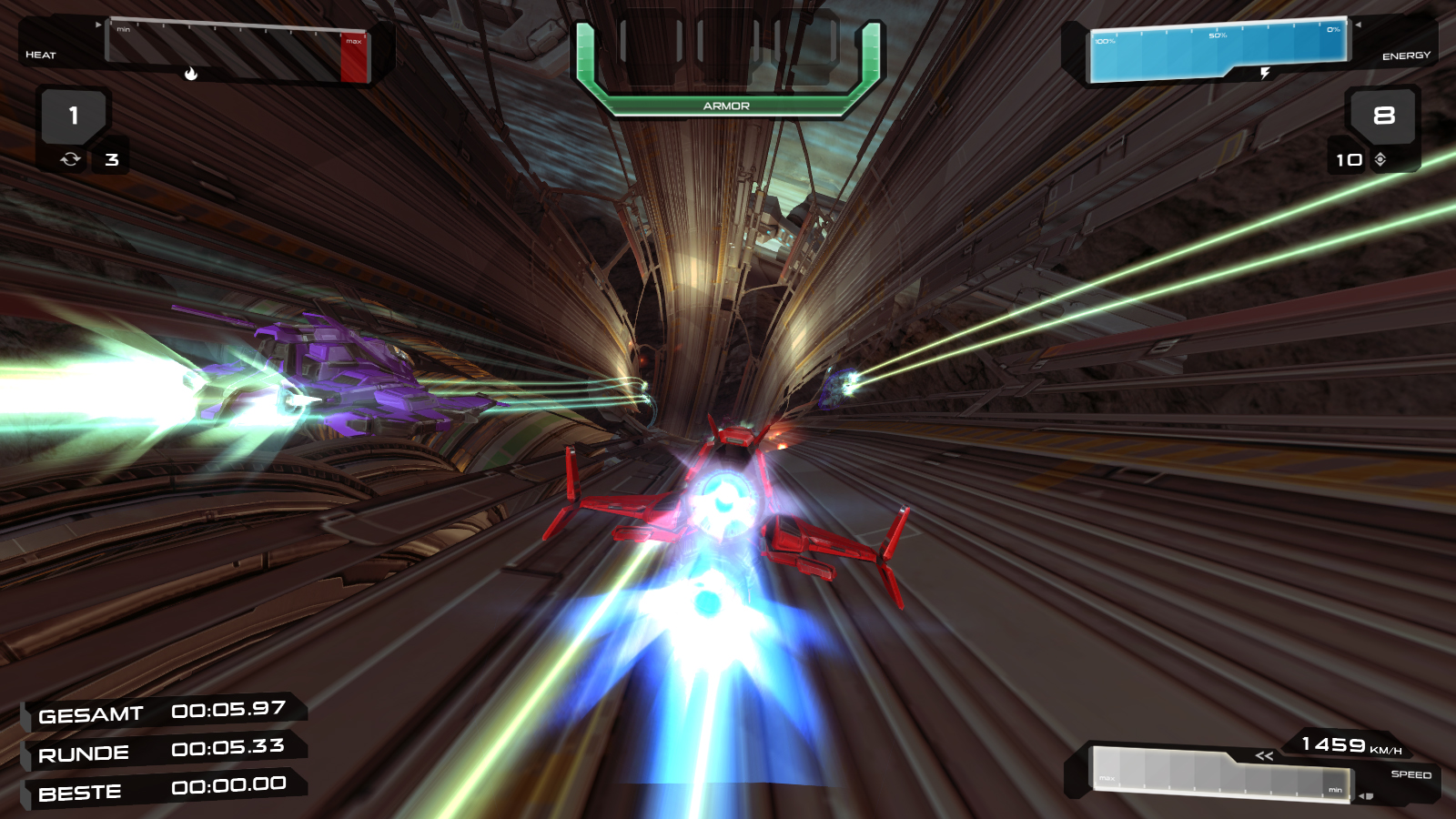
Task: Toggle the ammo counter showing 3
Action: pyautogui.click(x=110, y=159)
